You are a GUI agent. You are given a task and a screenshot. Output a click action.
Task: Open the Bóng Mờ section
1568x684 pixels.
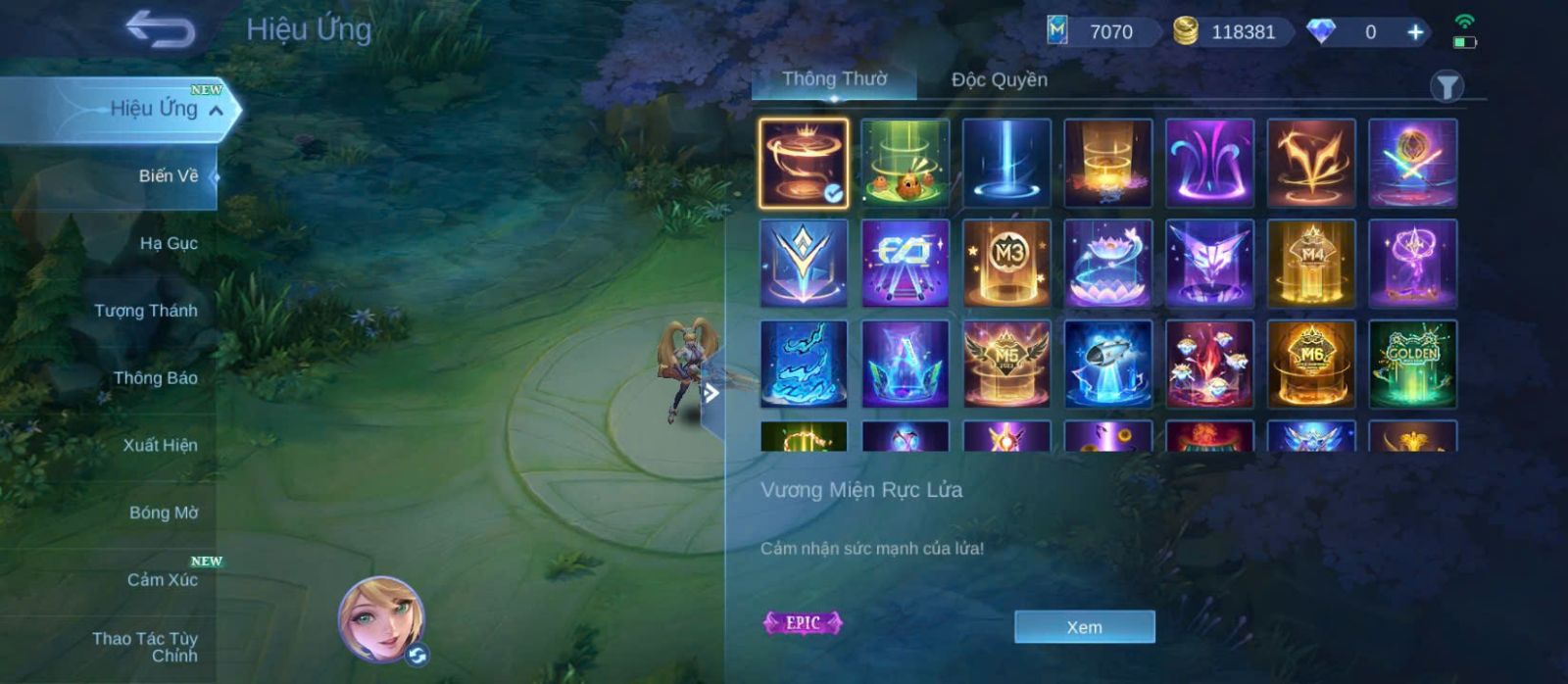click(163, 513)
